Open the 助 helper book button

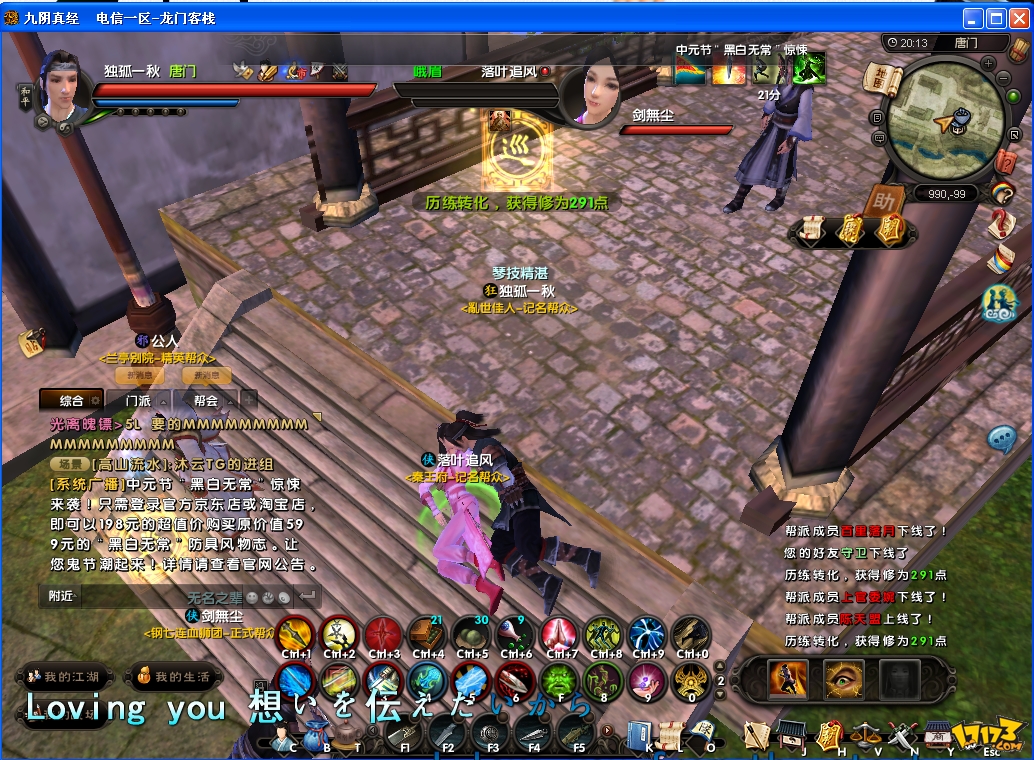(883, 200)
